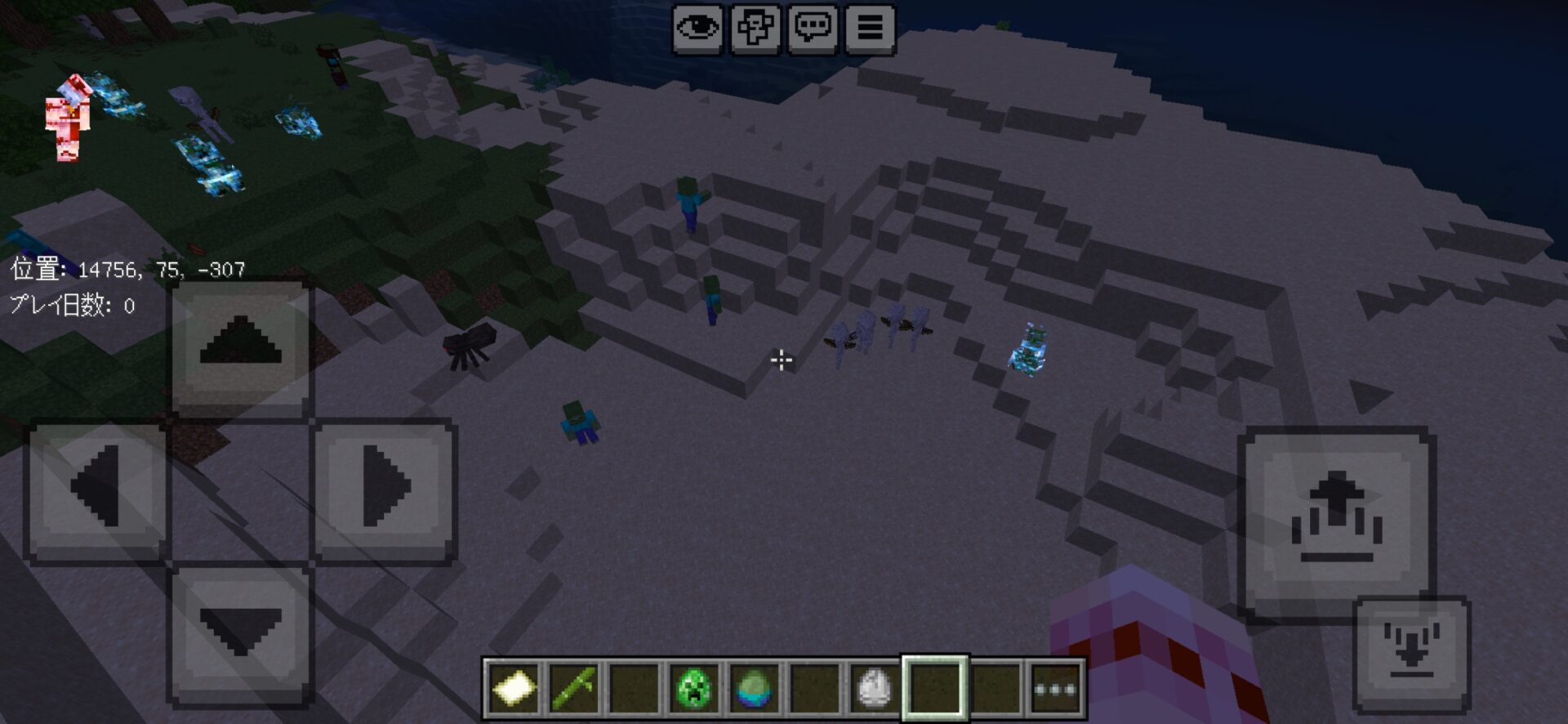Select the creeper spawn egg slot
The height and width of the screenshot is (724, 1568).
[694, 688]
